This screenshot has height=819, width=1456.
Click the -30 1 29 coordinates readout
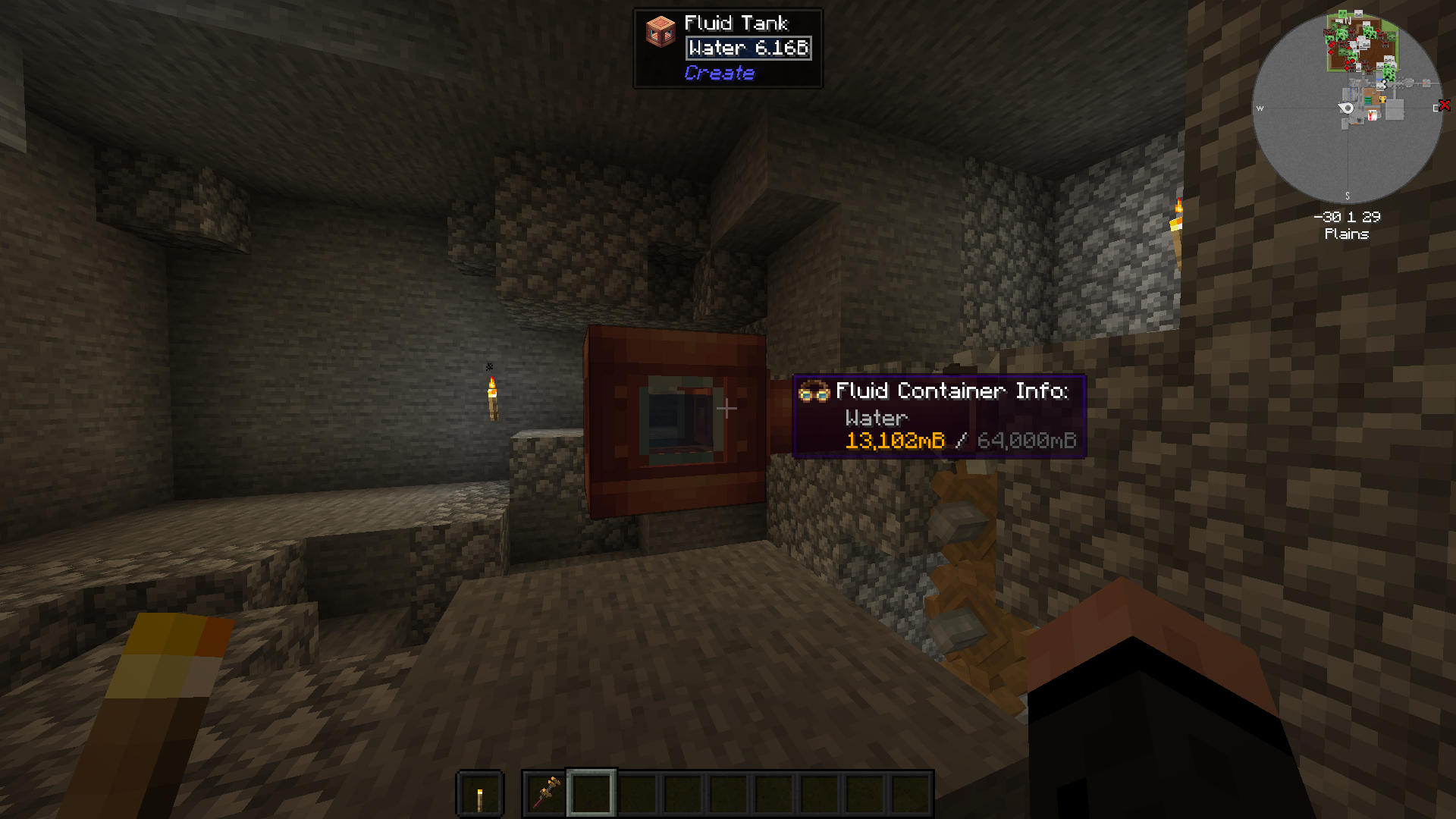pos(1348,217)
